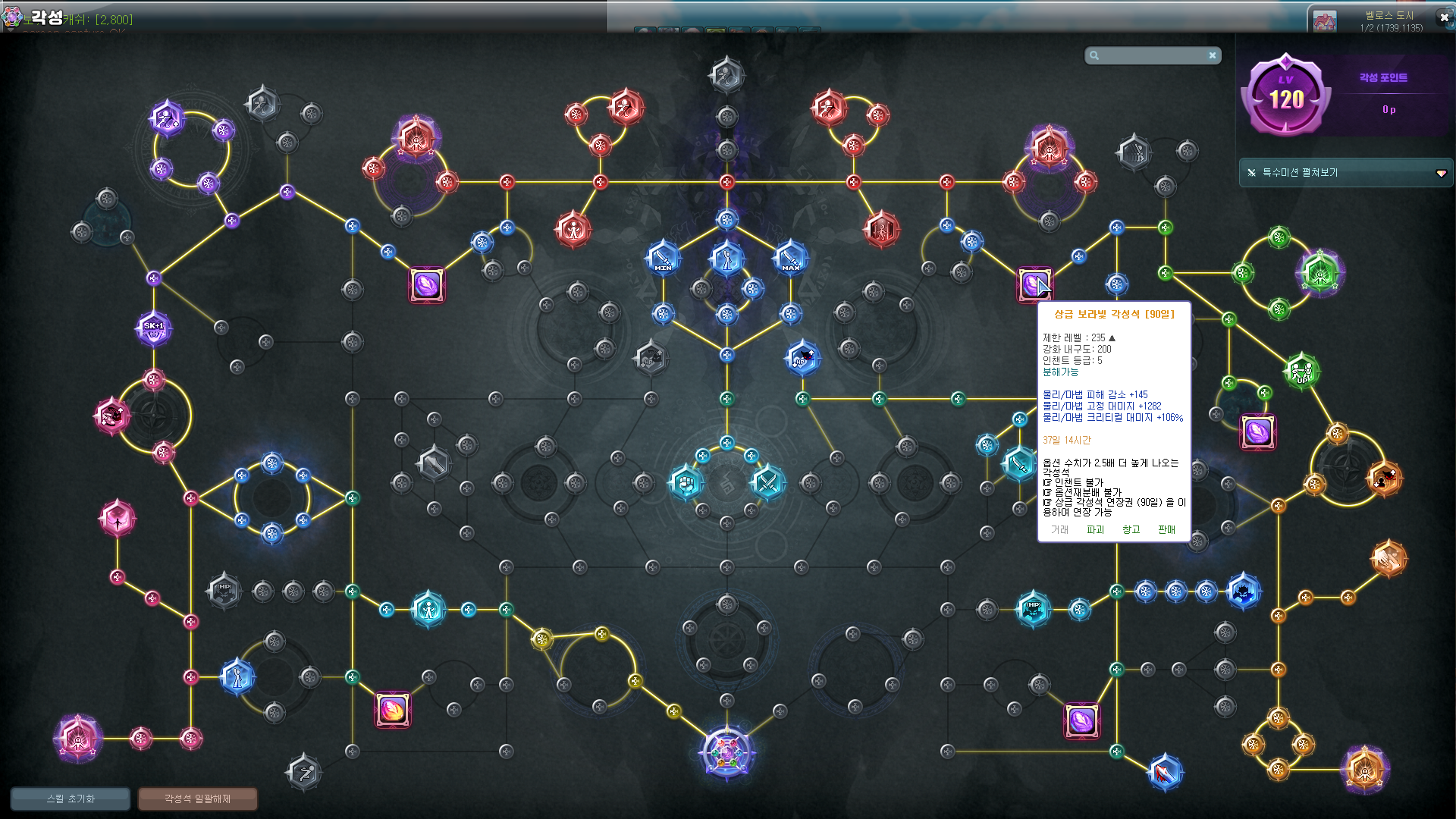Select the cyan HP node
The width and height of the screenshot is (1456, 819).
pos(1033,608)
